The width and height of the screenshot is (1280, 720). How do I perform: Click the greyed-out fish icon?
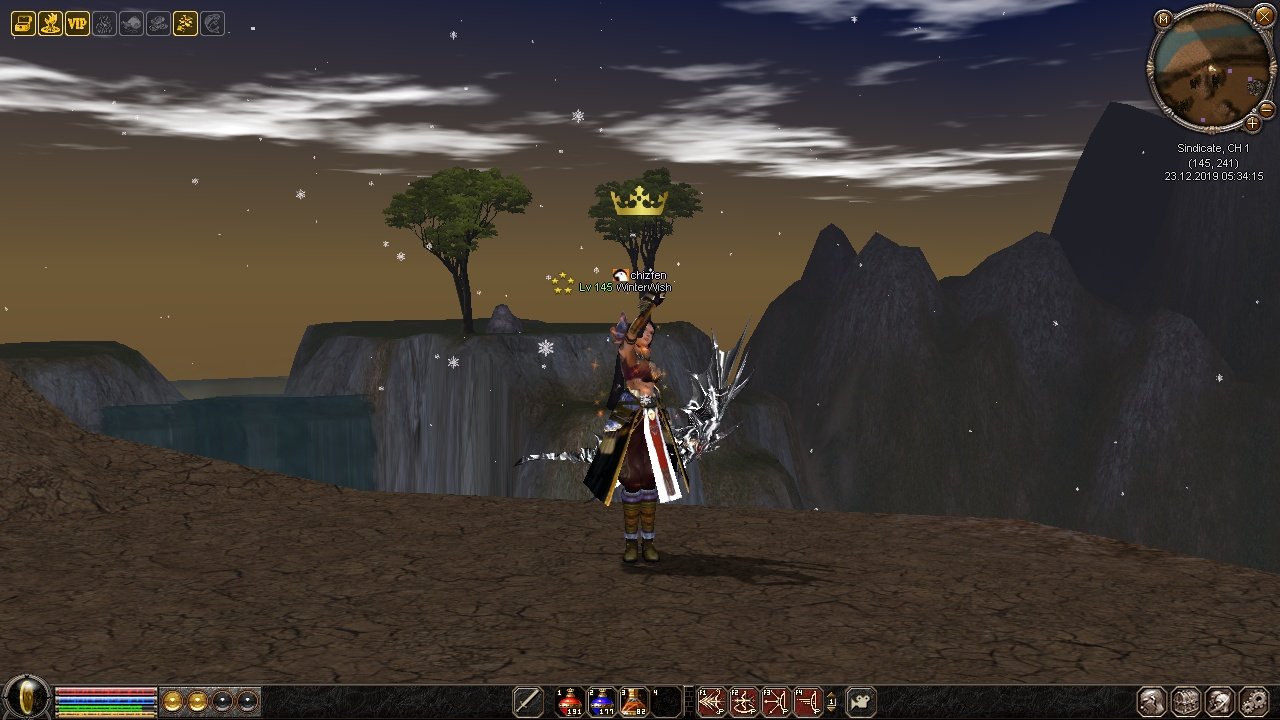coord(131,24)
